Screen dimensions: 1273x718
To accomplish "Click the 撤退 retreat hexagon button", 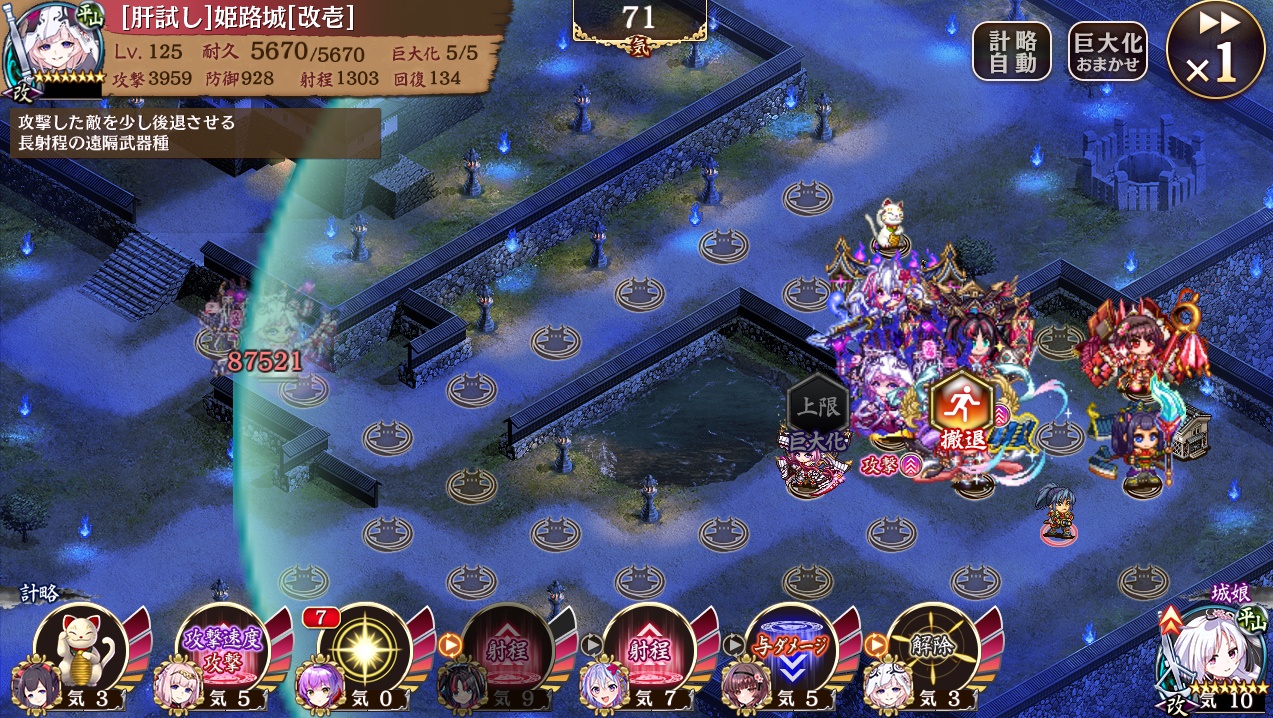I will (x=961, y=407).
